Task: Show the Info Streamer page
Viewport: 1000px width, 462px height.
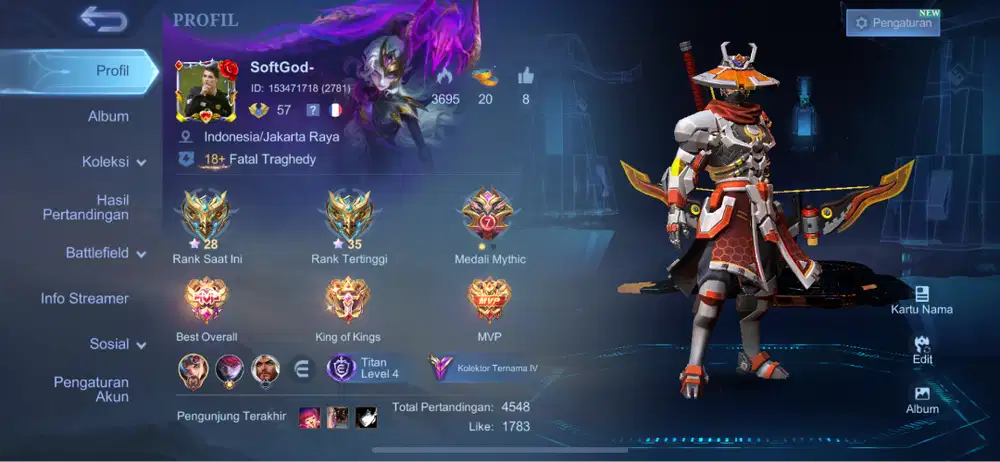Action: (x=84, y=298)
